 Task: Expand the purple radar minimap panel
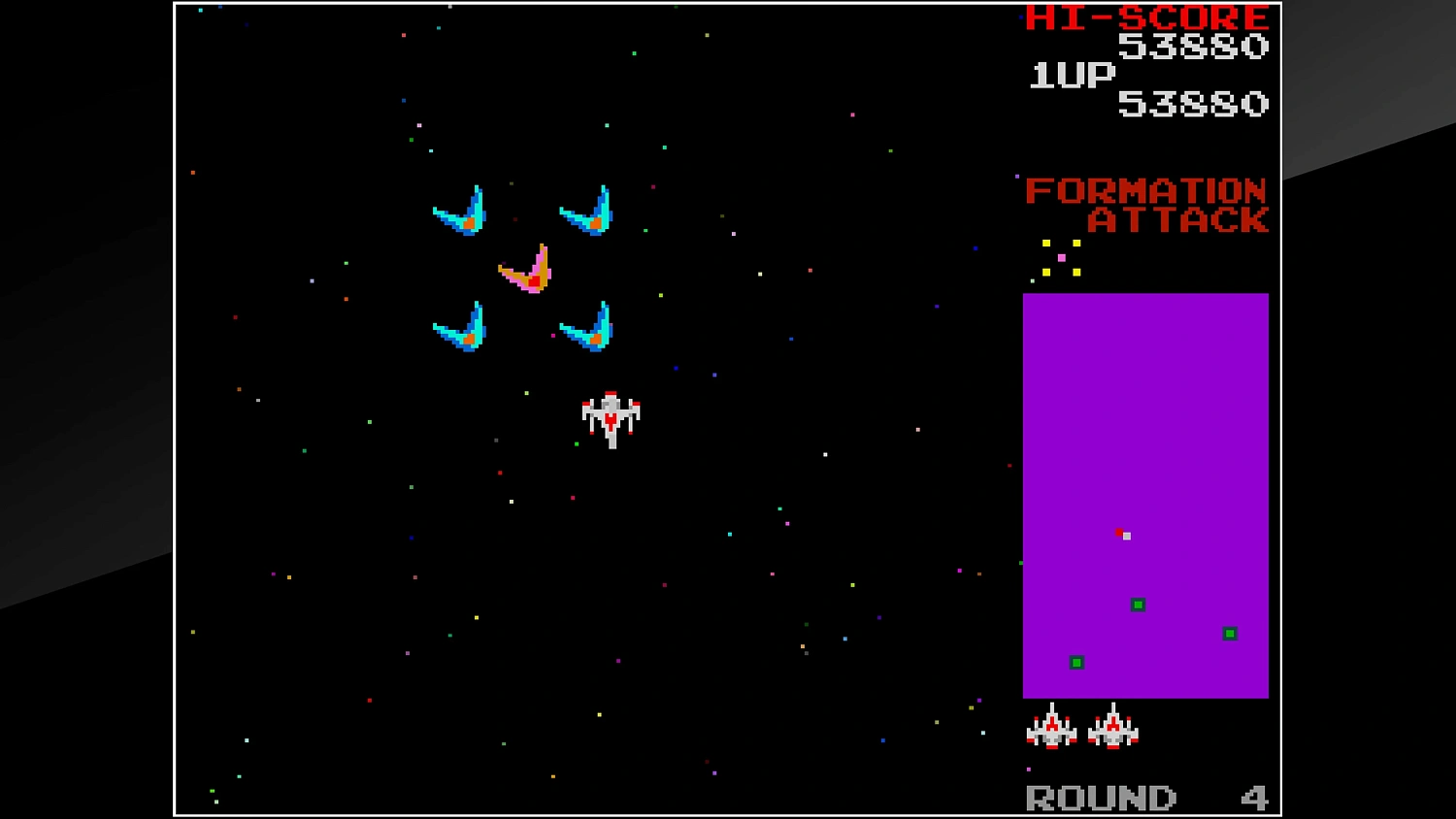pyautogui.click(x=1145, y=495)
